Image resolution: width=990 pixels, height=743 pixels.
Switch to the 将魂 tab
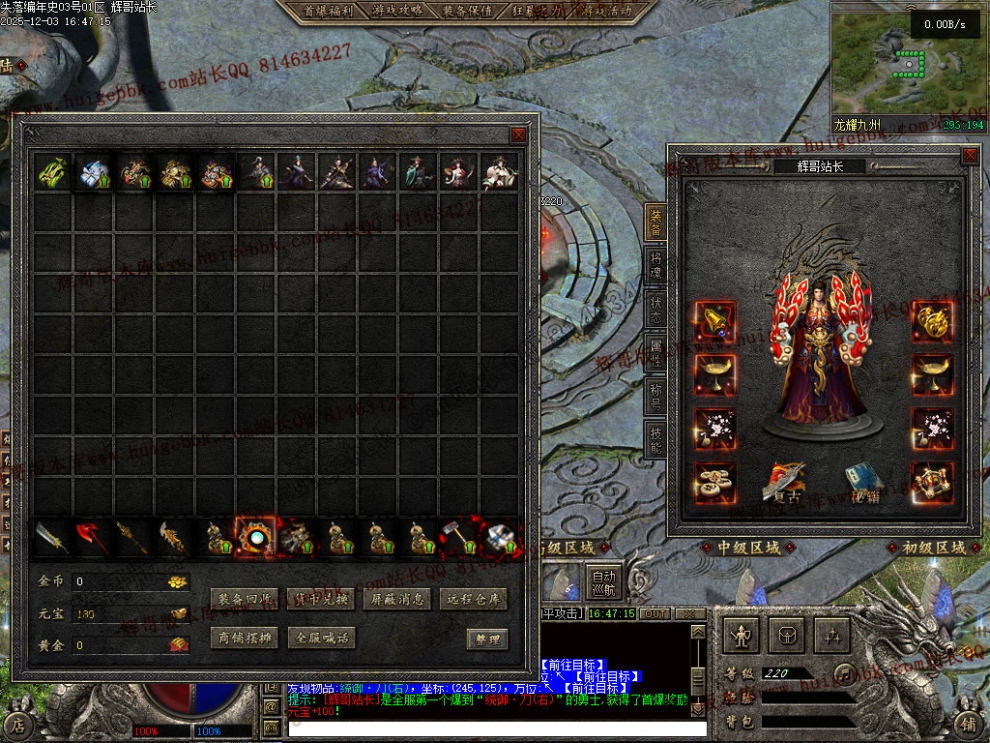click(655, 265)
